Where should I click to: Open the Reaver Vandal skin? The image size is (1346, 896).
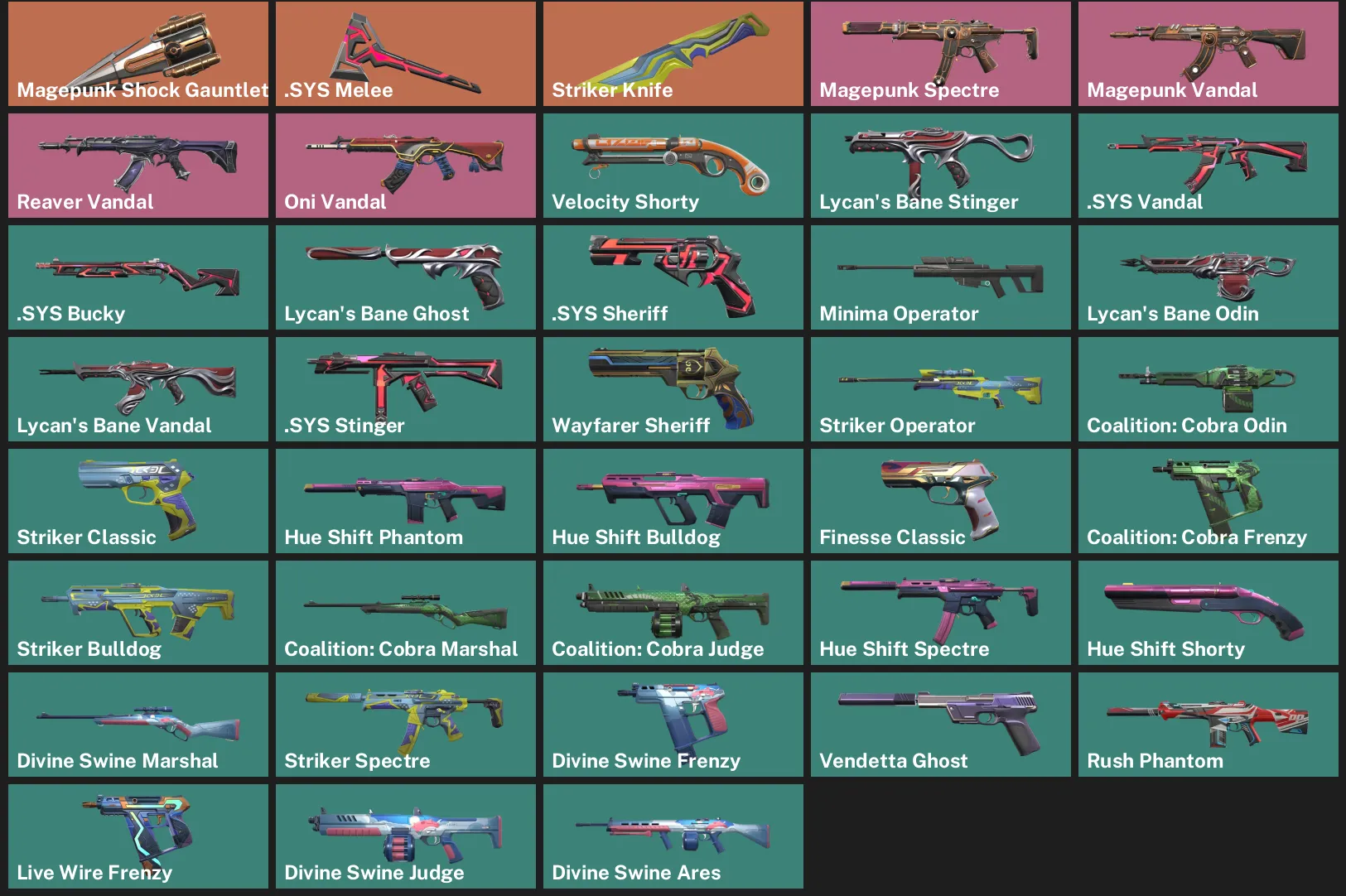coord(137,165)
